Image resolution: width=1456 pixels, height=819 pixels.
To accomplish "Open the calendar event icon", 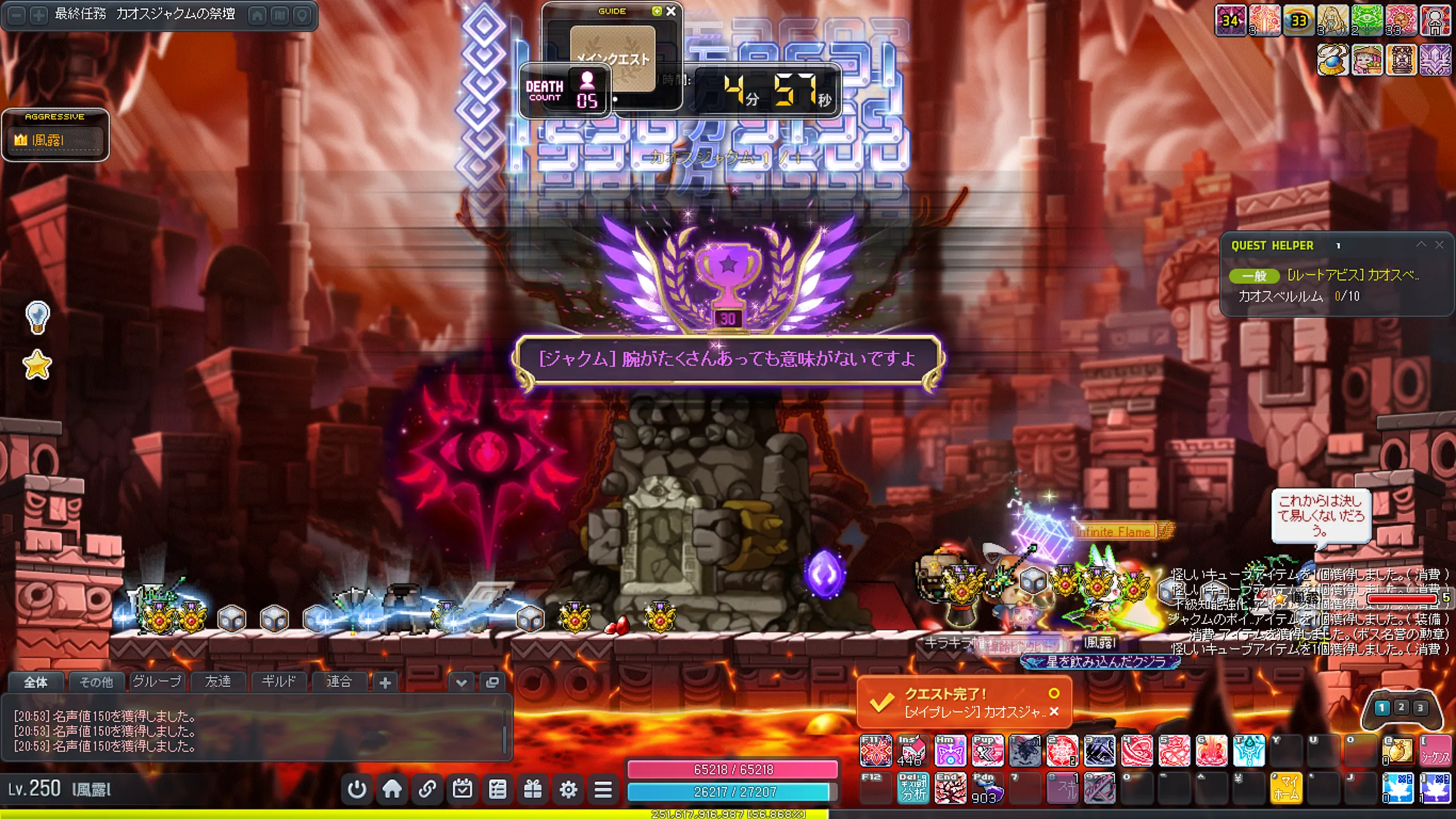I will click(x=462, y=789).
